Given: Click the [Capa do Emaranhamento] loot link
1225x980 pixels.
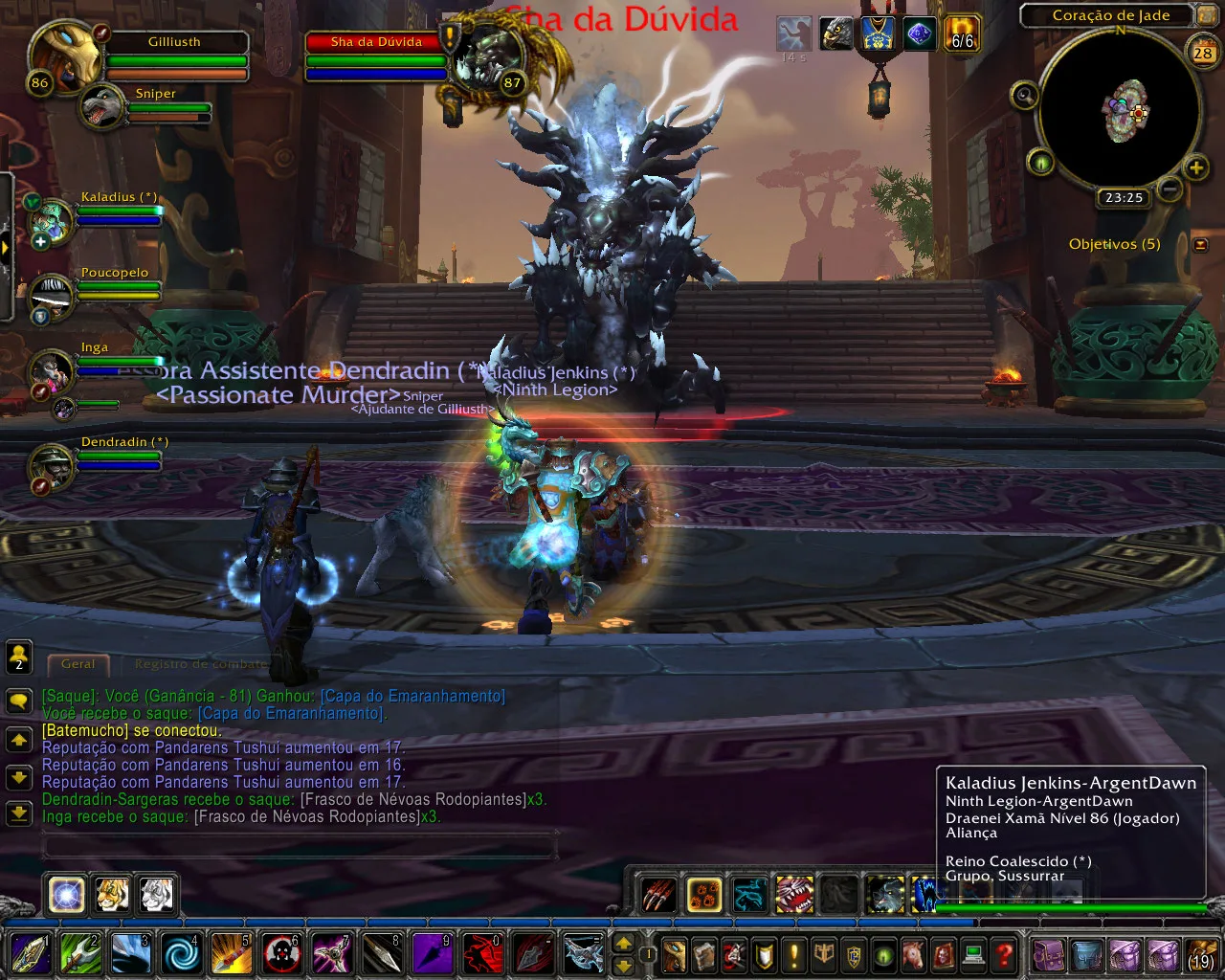Looking at the screenshot, I should 412,695.
